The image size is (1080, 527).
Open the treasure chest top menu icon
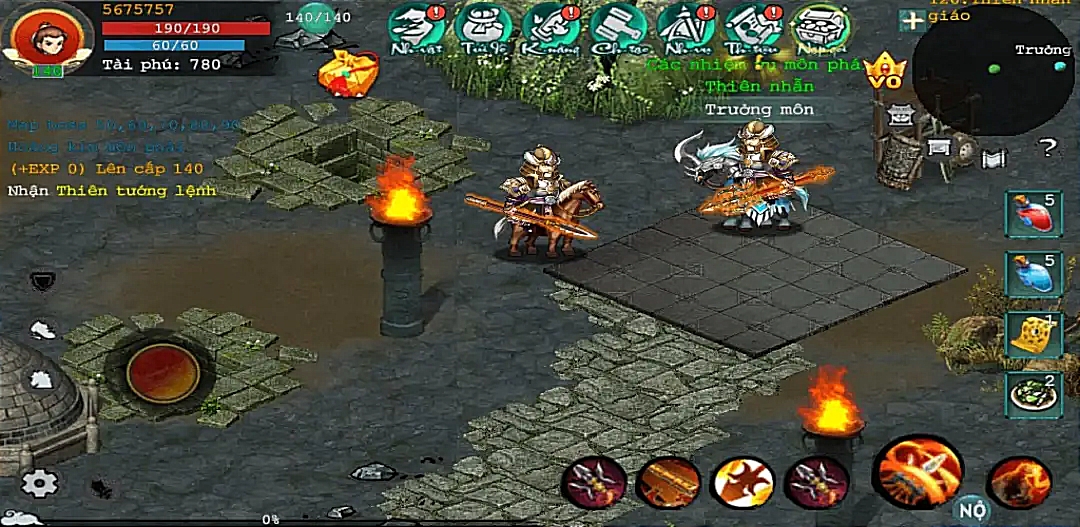click(820, 28)
